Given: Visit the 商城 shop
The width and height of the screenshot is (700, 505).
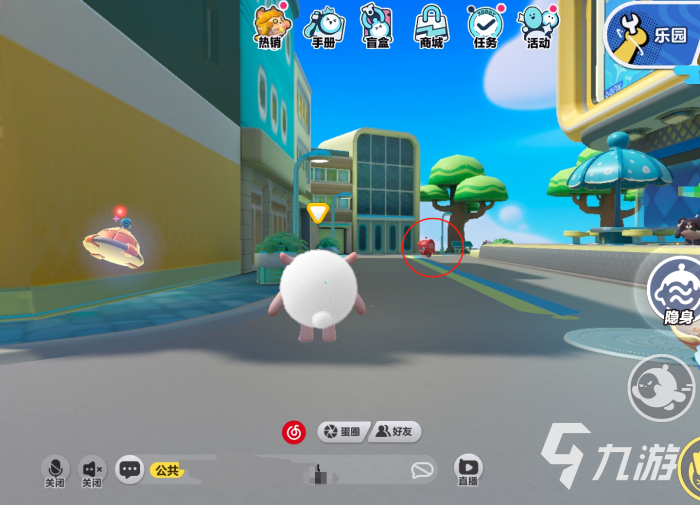Looking at the screenshot, I should pos(432,26).
